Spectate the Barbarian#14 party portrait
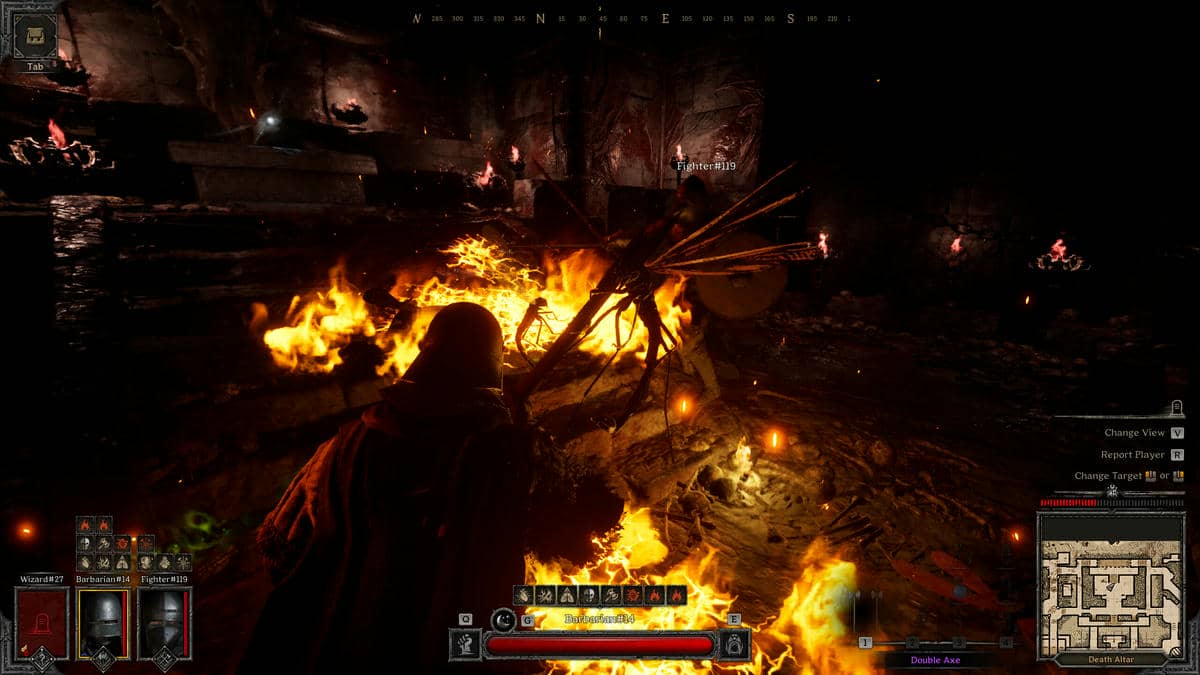The width and height of the screenshot is (1200, 675). point(103,622)
